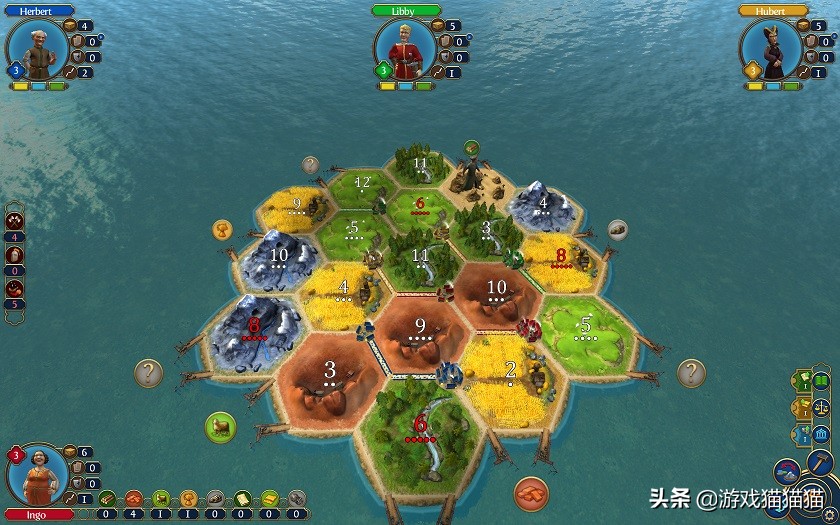Click Ingo's own player portrait
The height and width of the screenshot is (525, 840).
point(37,475)
